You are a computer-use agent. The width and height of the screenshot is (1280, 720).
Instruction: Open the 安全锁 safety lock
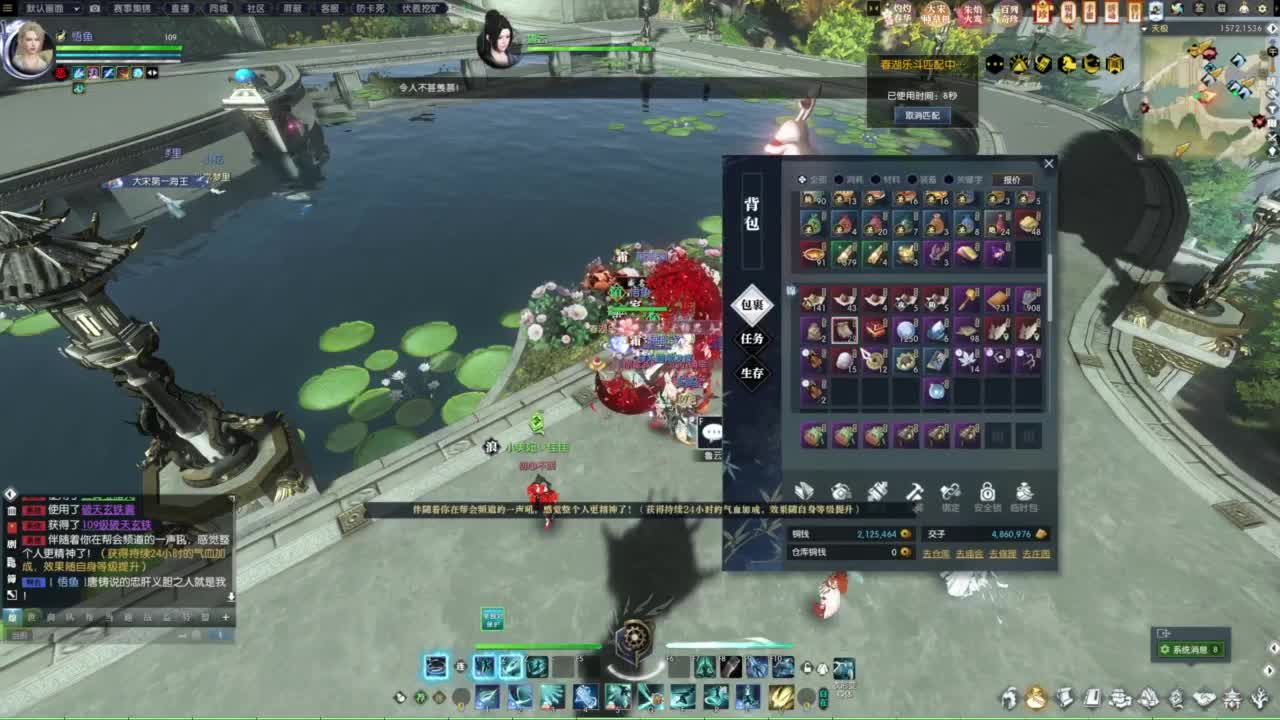(987, 494)
